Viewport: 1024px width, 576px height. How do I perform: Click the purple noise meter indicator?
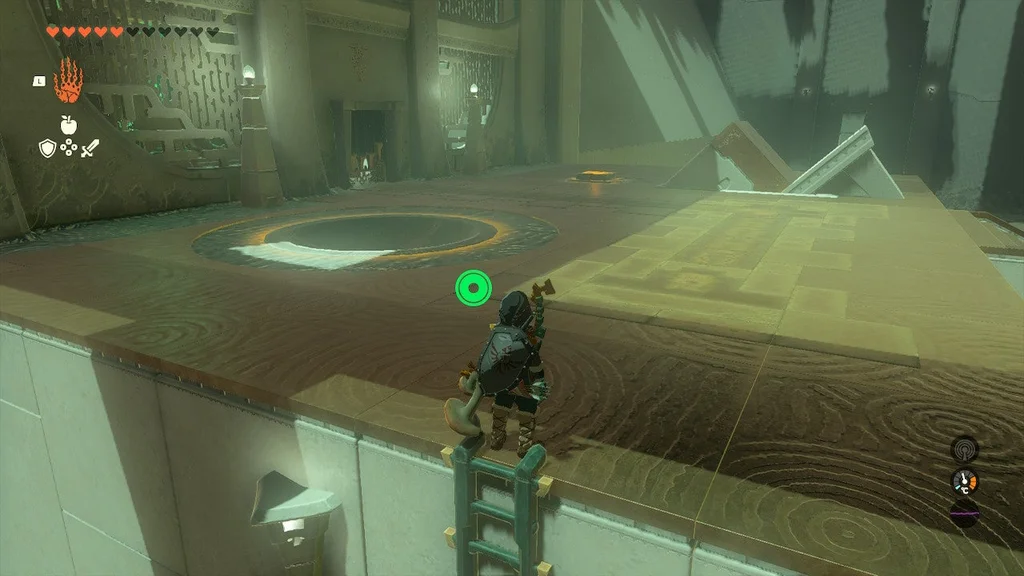[964, 511]
